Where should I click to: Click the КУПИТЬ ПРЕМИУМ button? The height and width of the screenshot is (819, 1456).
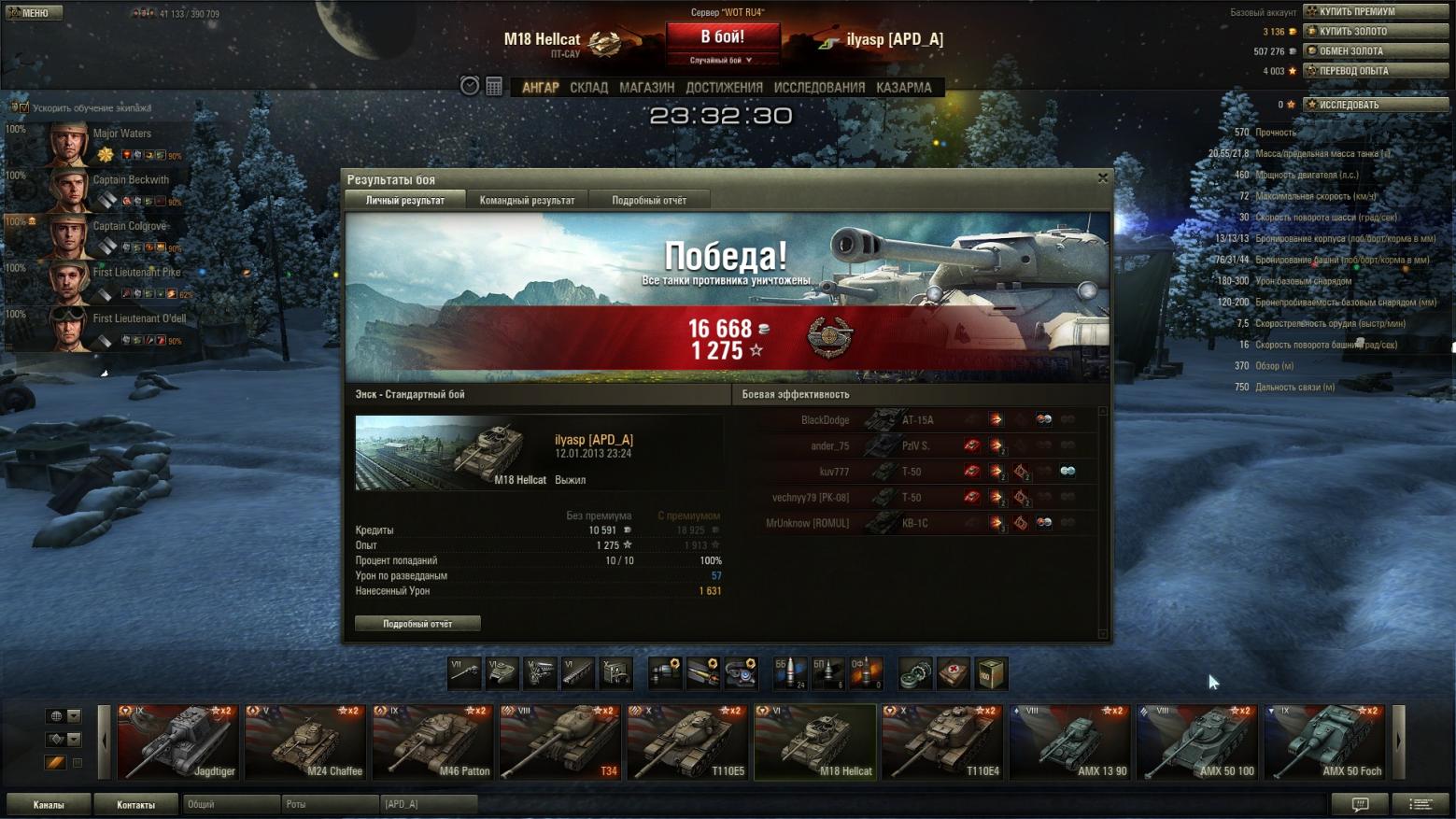pos(1376,11)
